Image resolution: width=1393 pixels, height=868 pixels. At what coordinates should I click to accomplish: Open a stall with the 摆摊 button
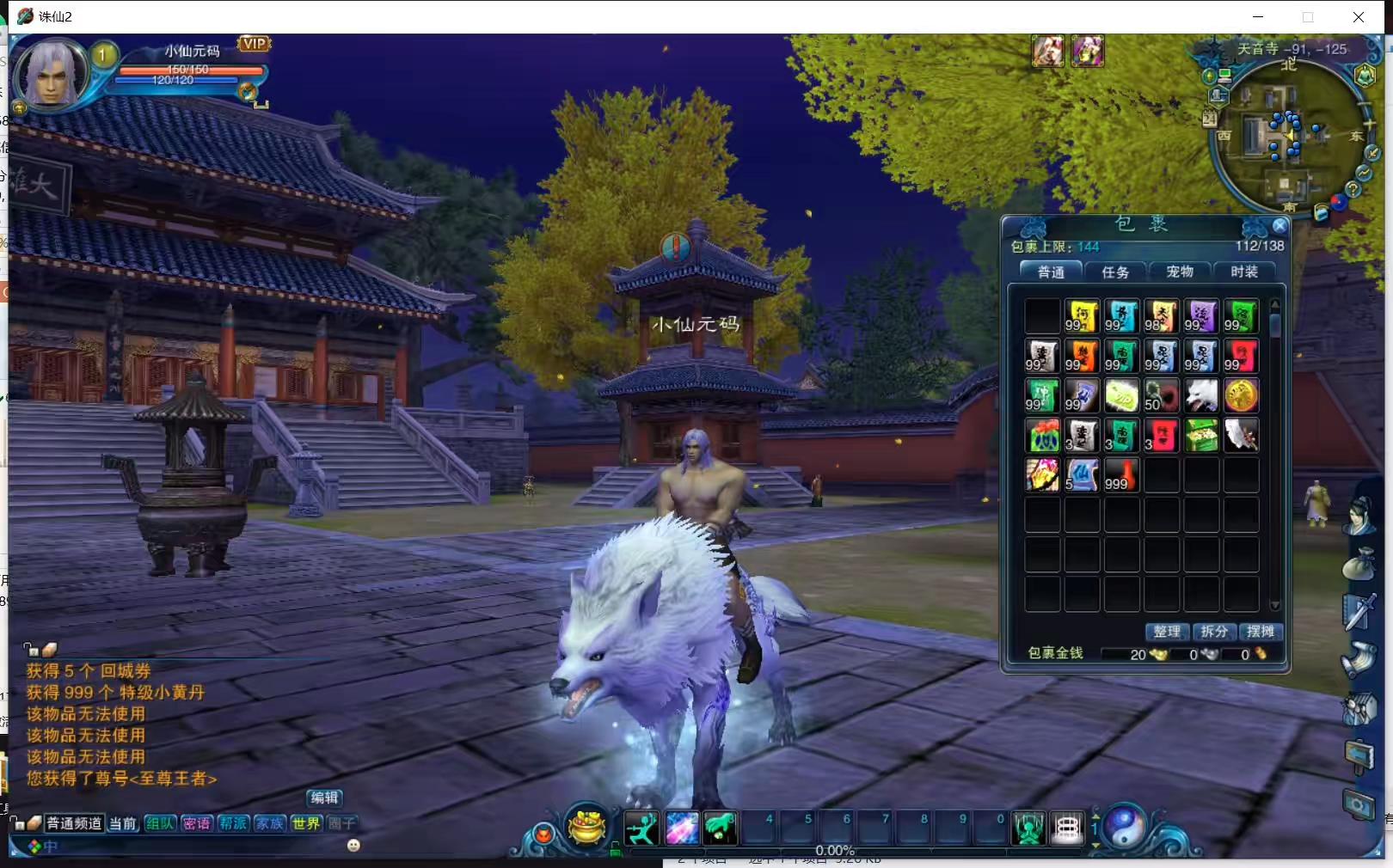(x=1260, y=632)
